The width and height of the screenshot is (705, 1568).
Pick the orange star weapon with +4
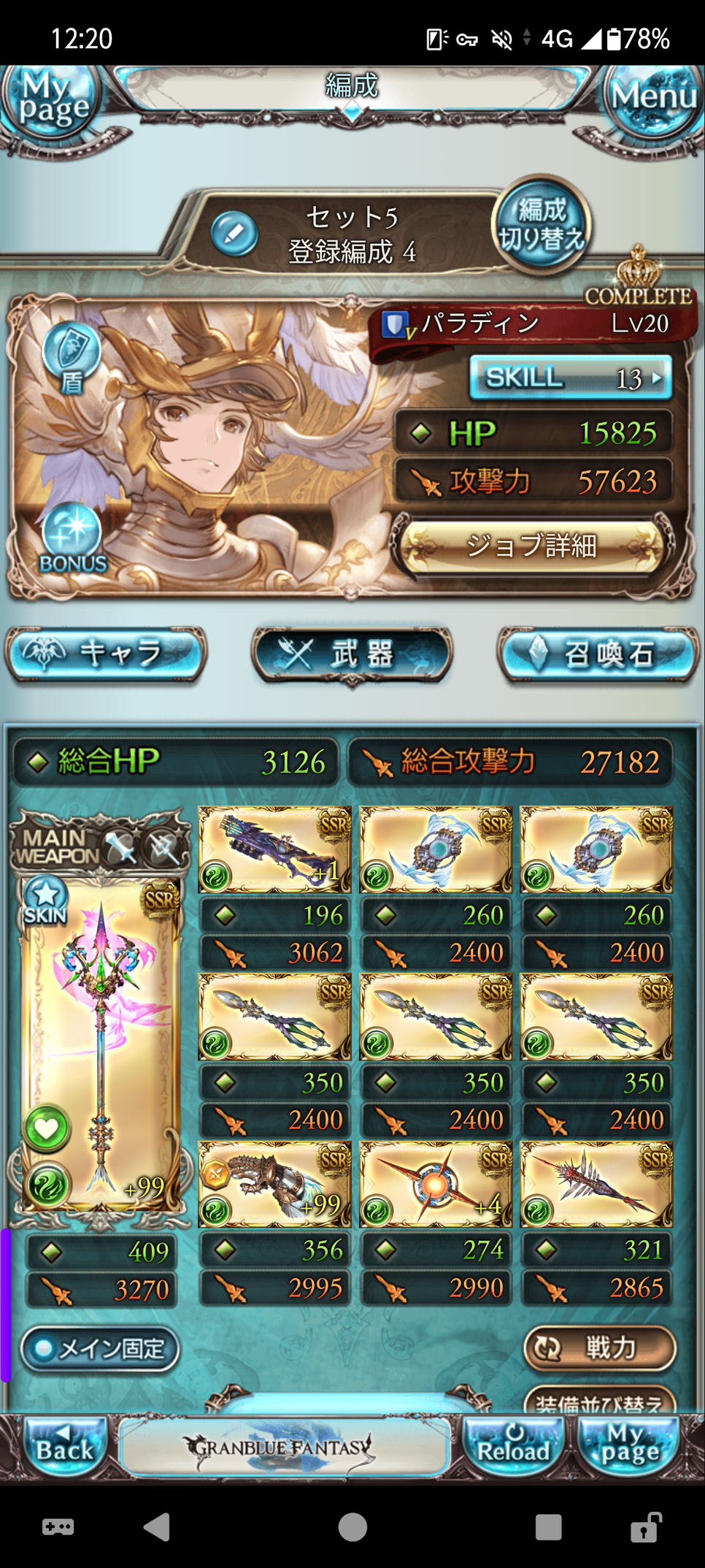pyautogui.click(x=436, y=1184)
